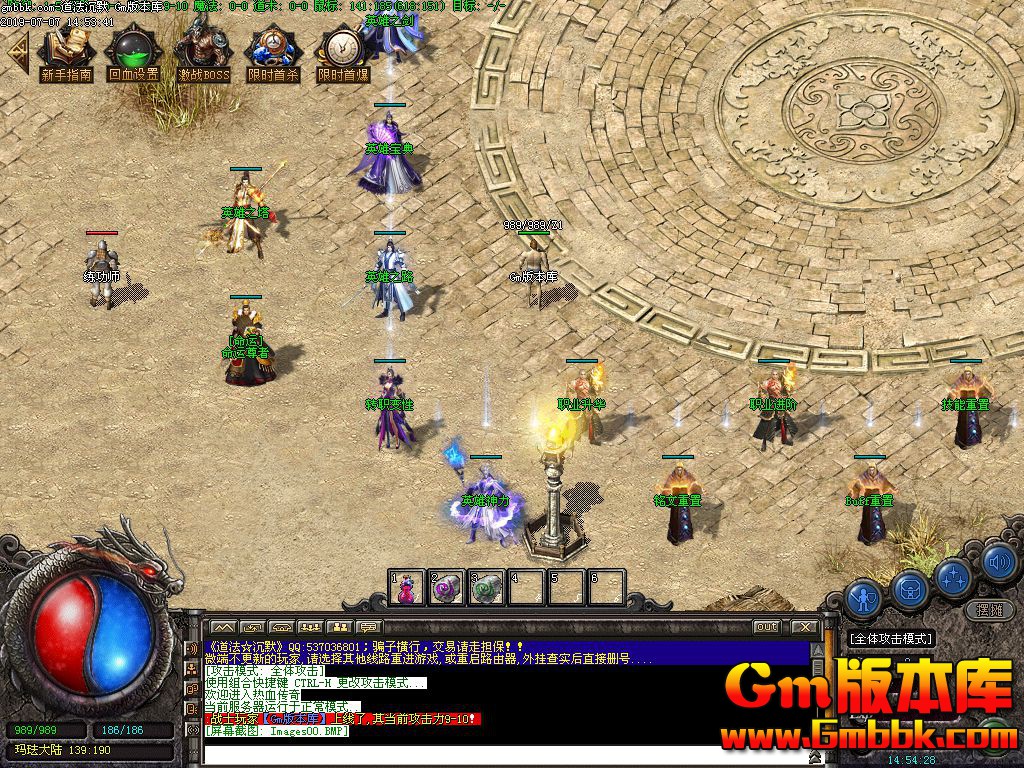Open the 限时首爆 clock event
The image size is (1024, 768).
pos(342,55)
